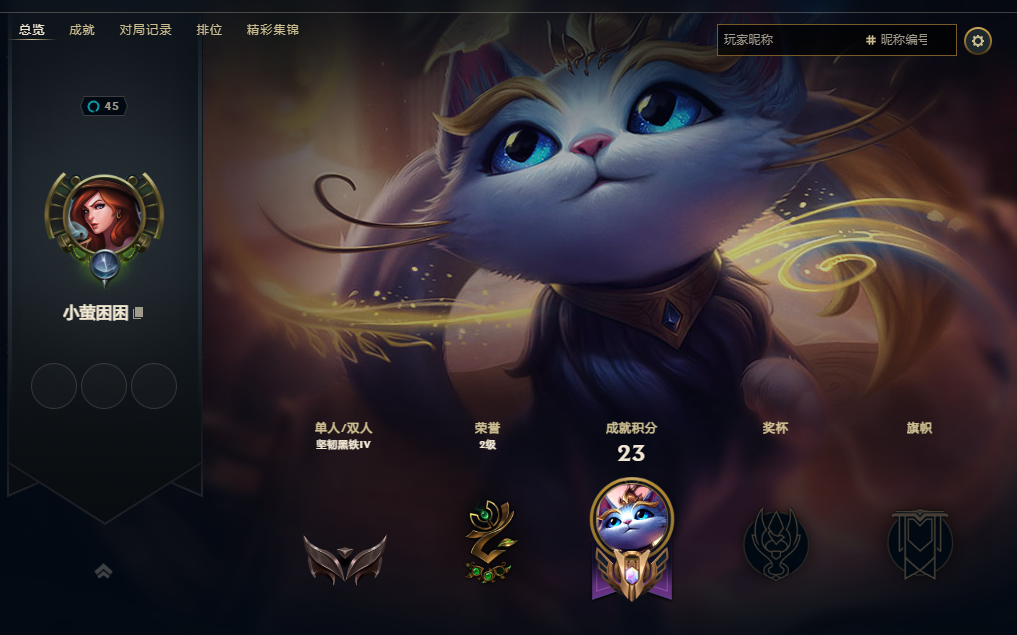1017x635 pixels.
Task: Select the 旗帜 banner emblem
Action: coord(920,543)
